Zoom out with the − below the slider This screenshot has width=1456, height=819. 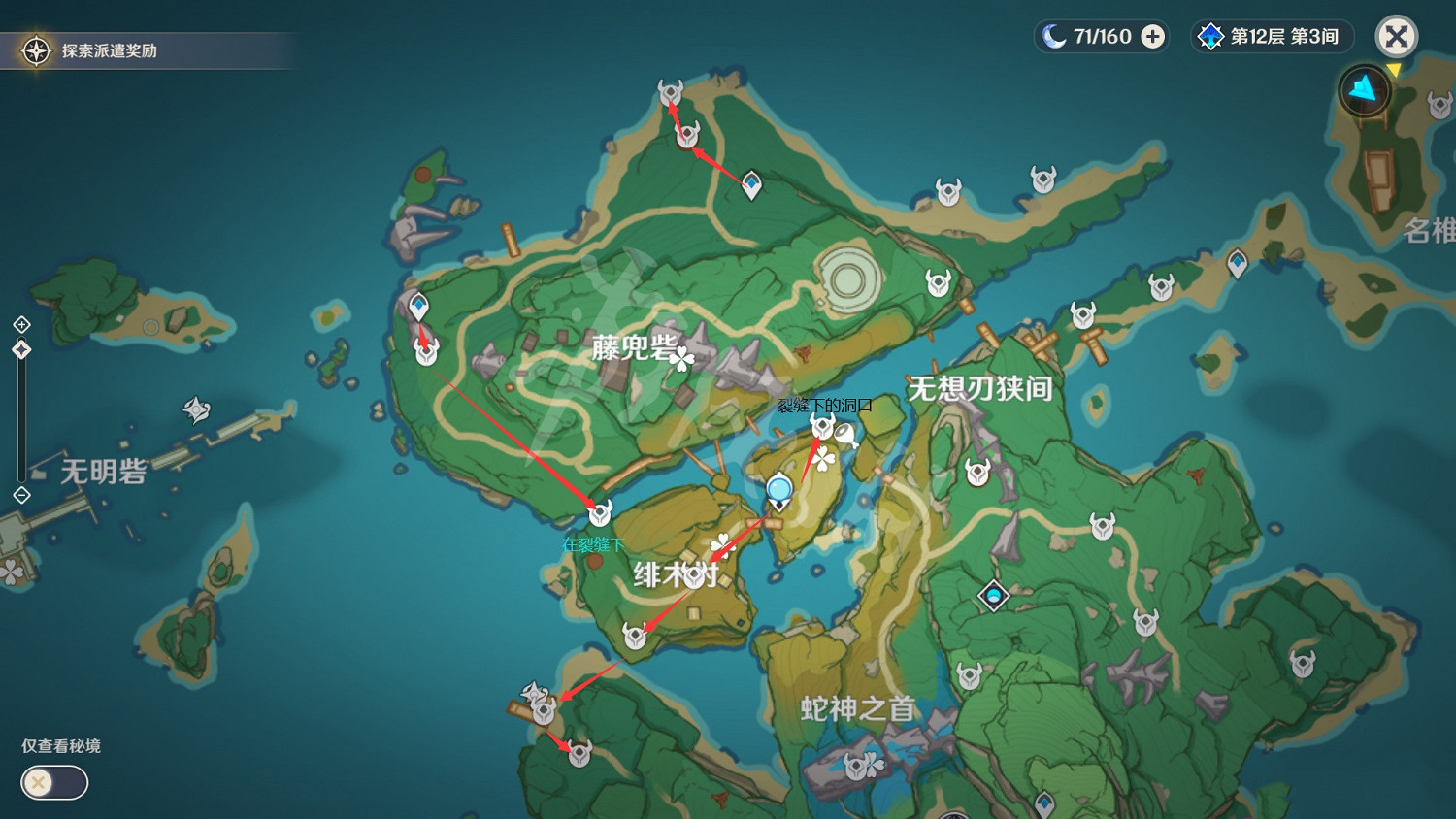point(21,497)
